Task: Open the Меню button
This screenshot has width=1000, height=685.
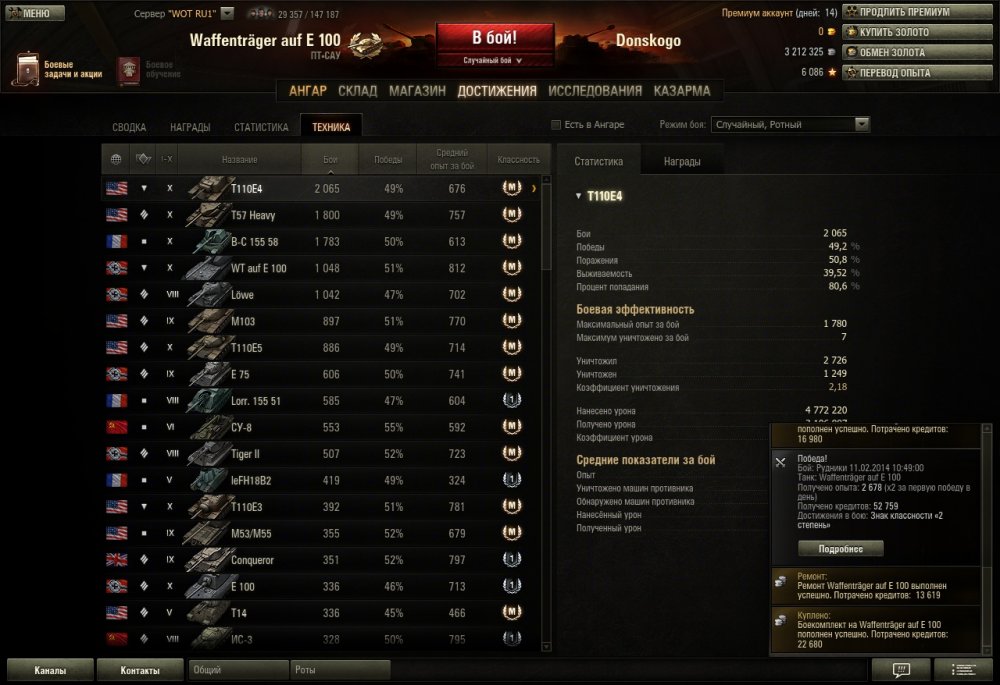Action: (x=35, y=13)
